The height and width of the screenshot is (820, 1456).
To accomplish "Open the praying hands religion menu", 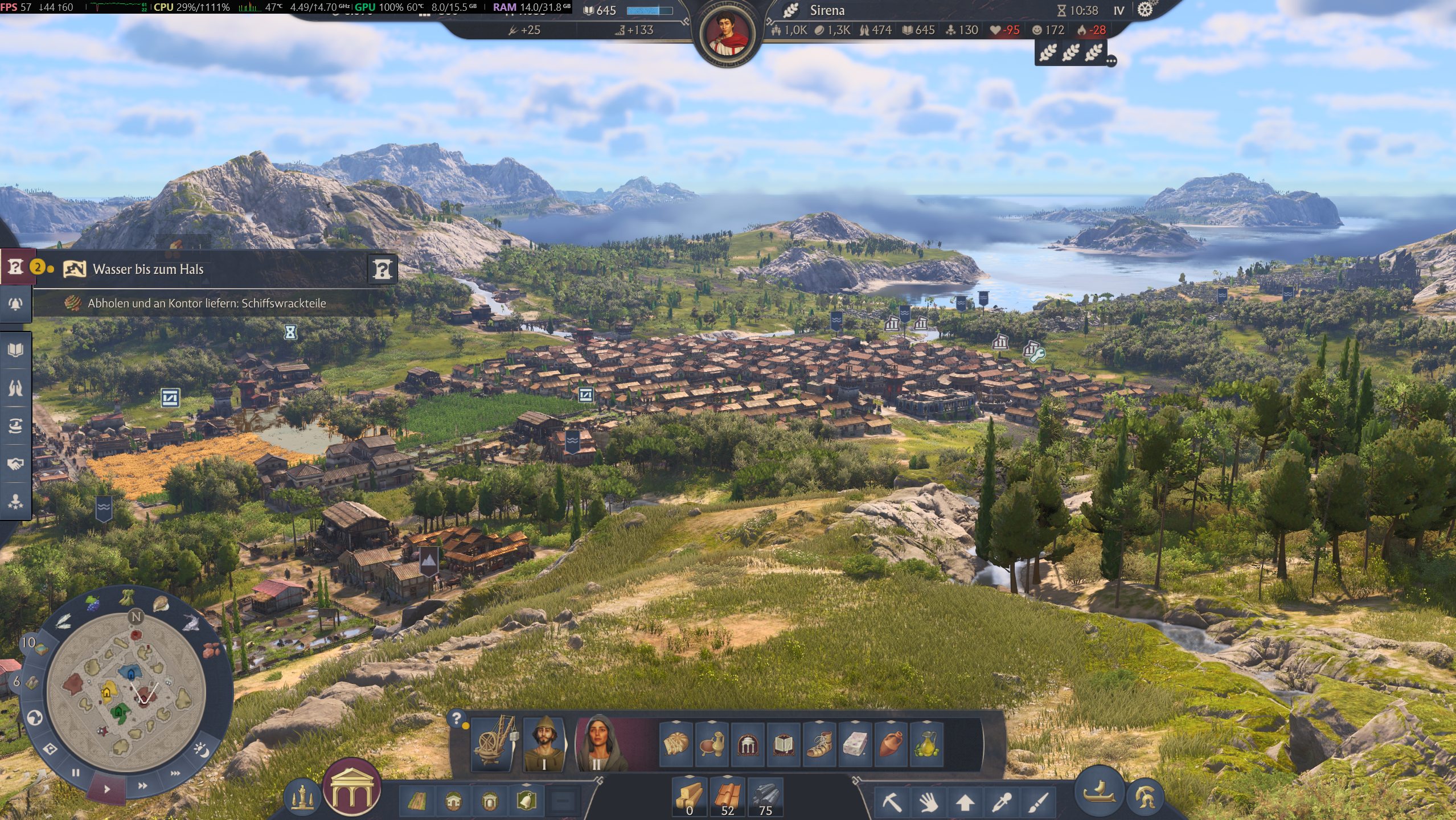I will [x=15, y=388].
